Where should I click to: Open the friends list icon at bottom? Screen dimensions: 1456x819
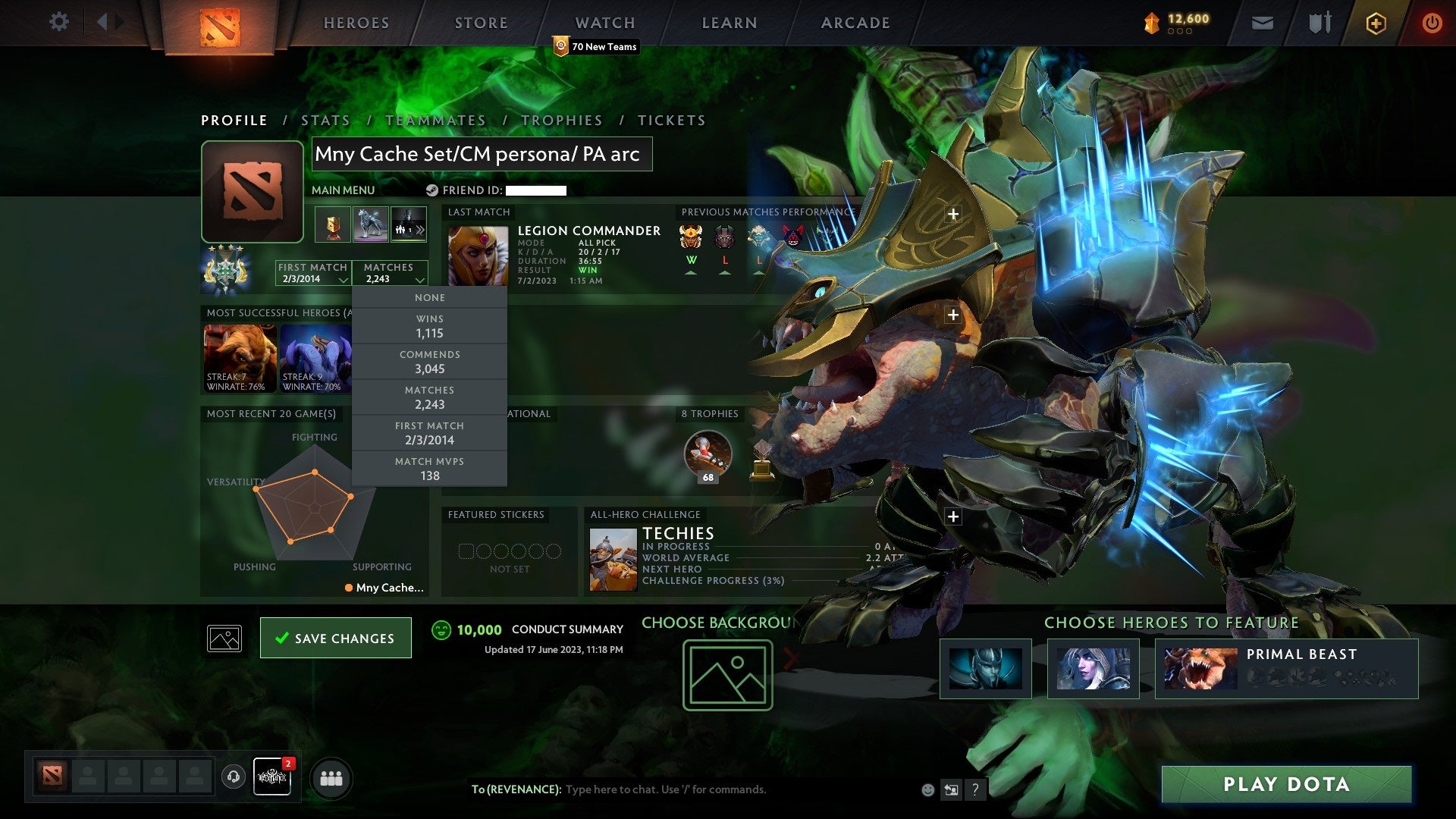point(331,777)
